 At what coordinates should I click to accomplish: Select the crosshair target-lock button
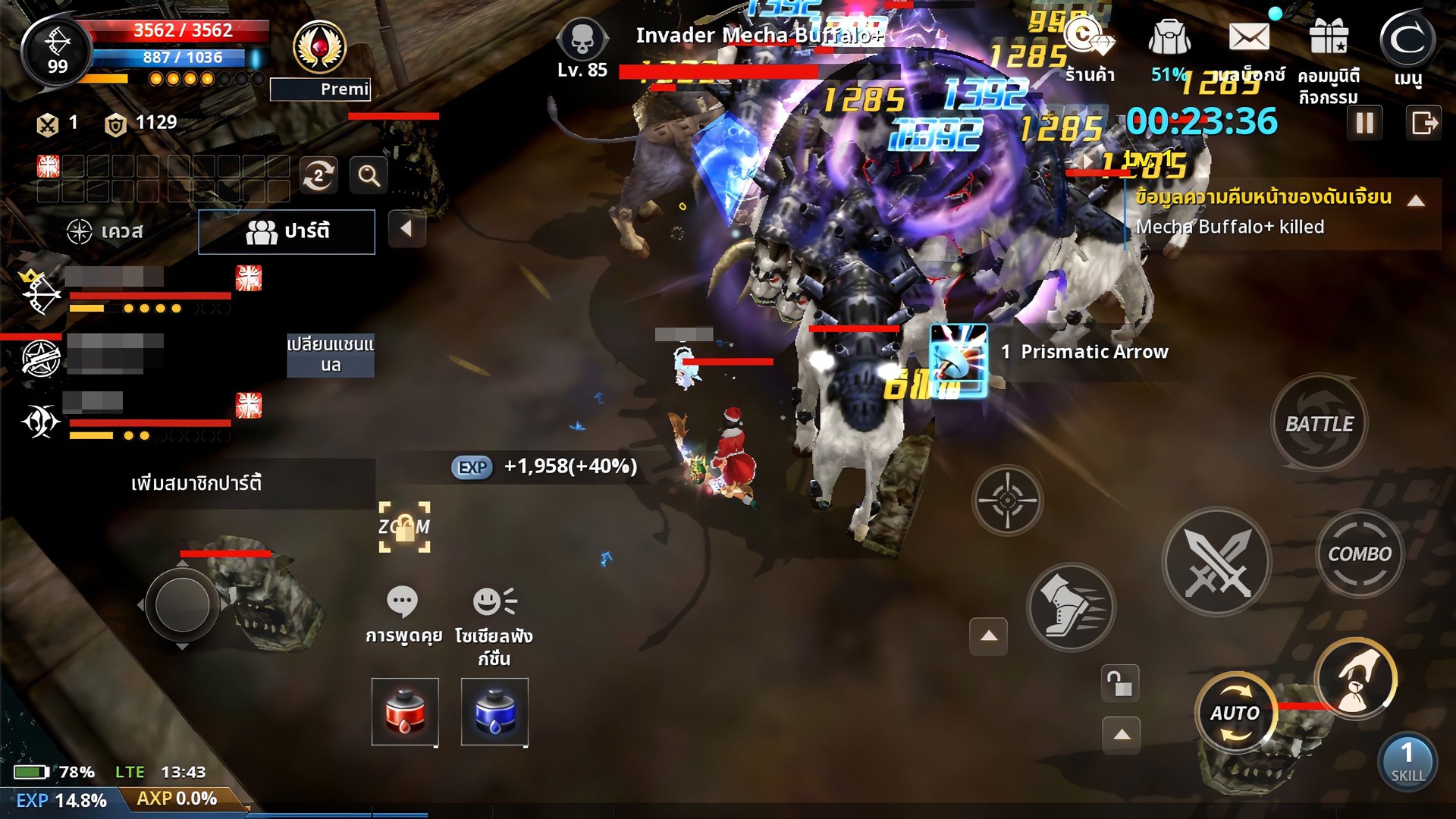1007,500
